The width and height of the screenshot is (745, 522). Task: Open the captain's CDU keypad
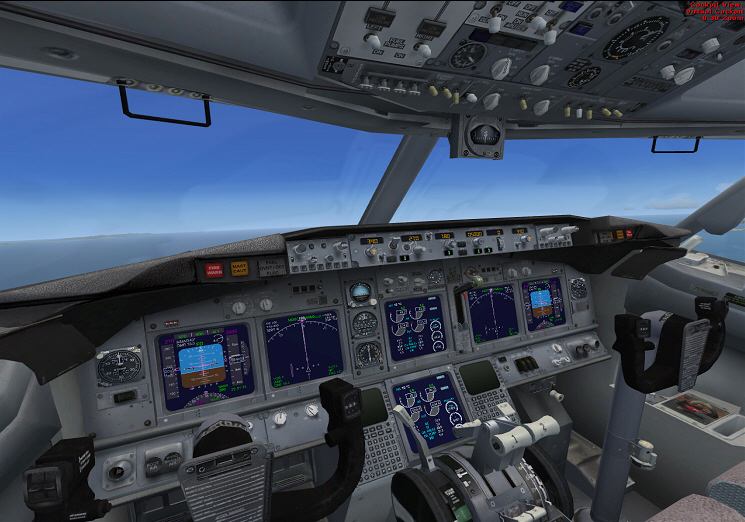(381, 448)
